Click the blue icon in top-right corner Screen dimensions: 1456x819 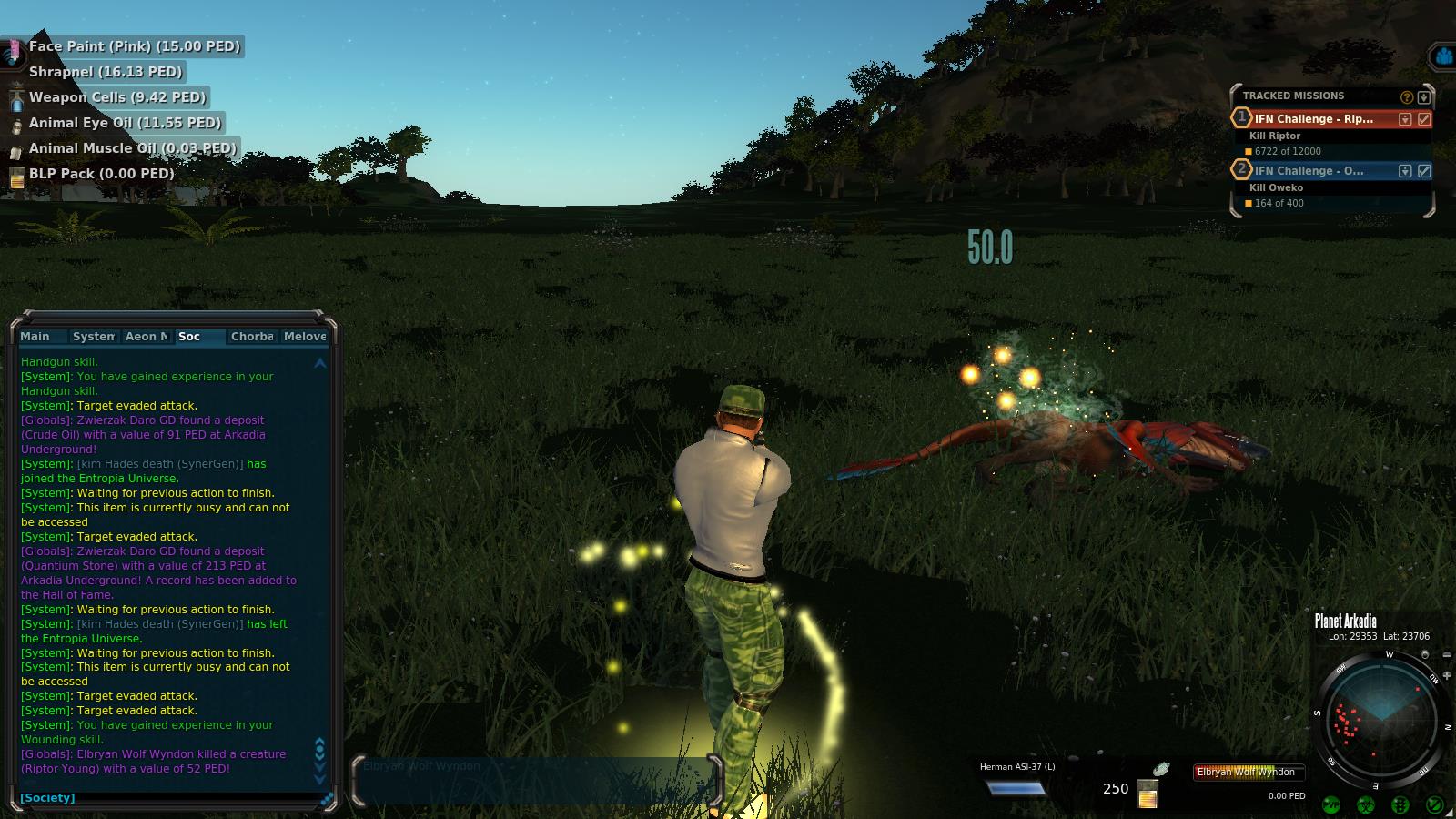pos(1443,57)
